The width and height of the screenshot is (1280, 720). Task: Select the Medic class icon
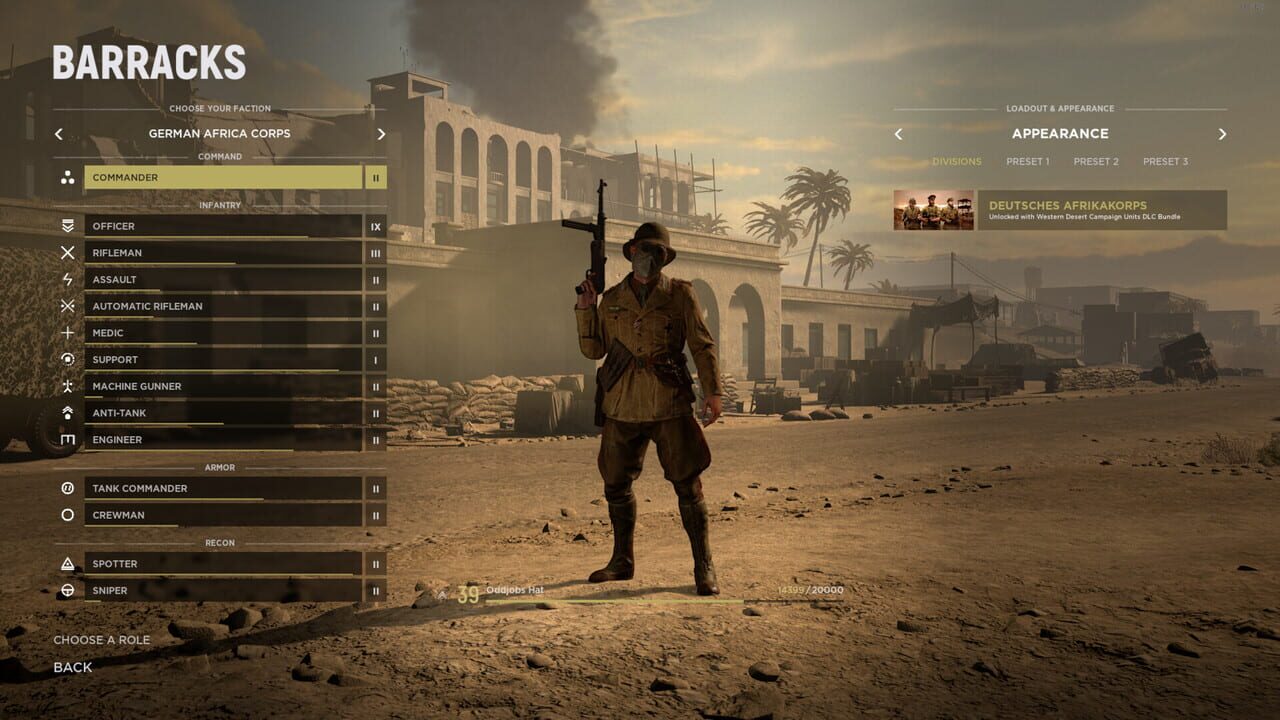67,332
